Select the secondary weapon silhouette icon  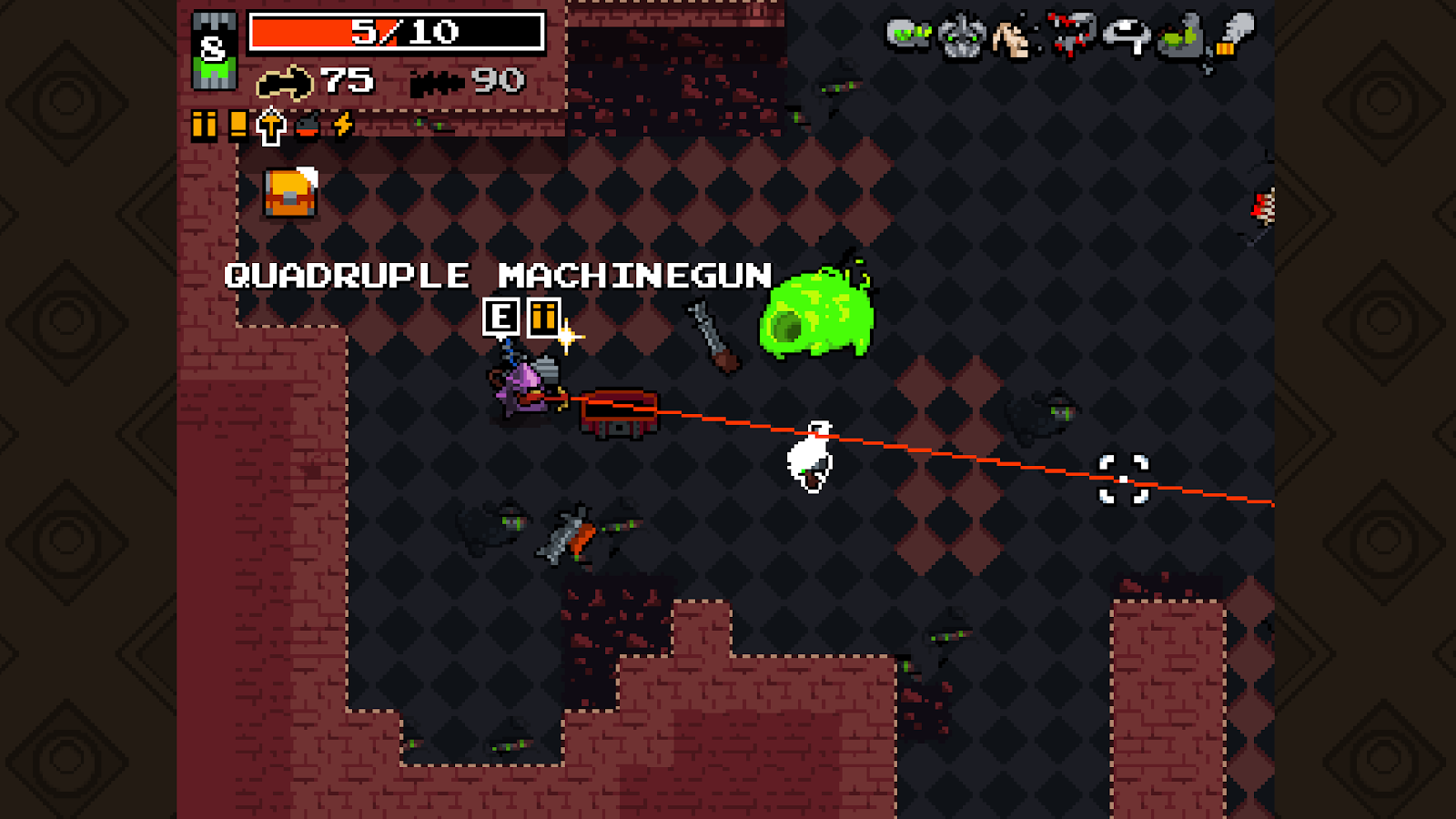point(438,83)
